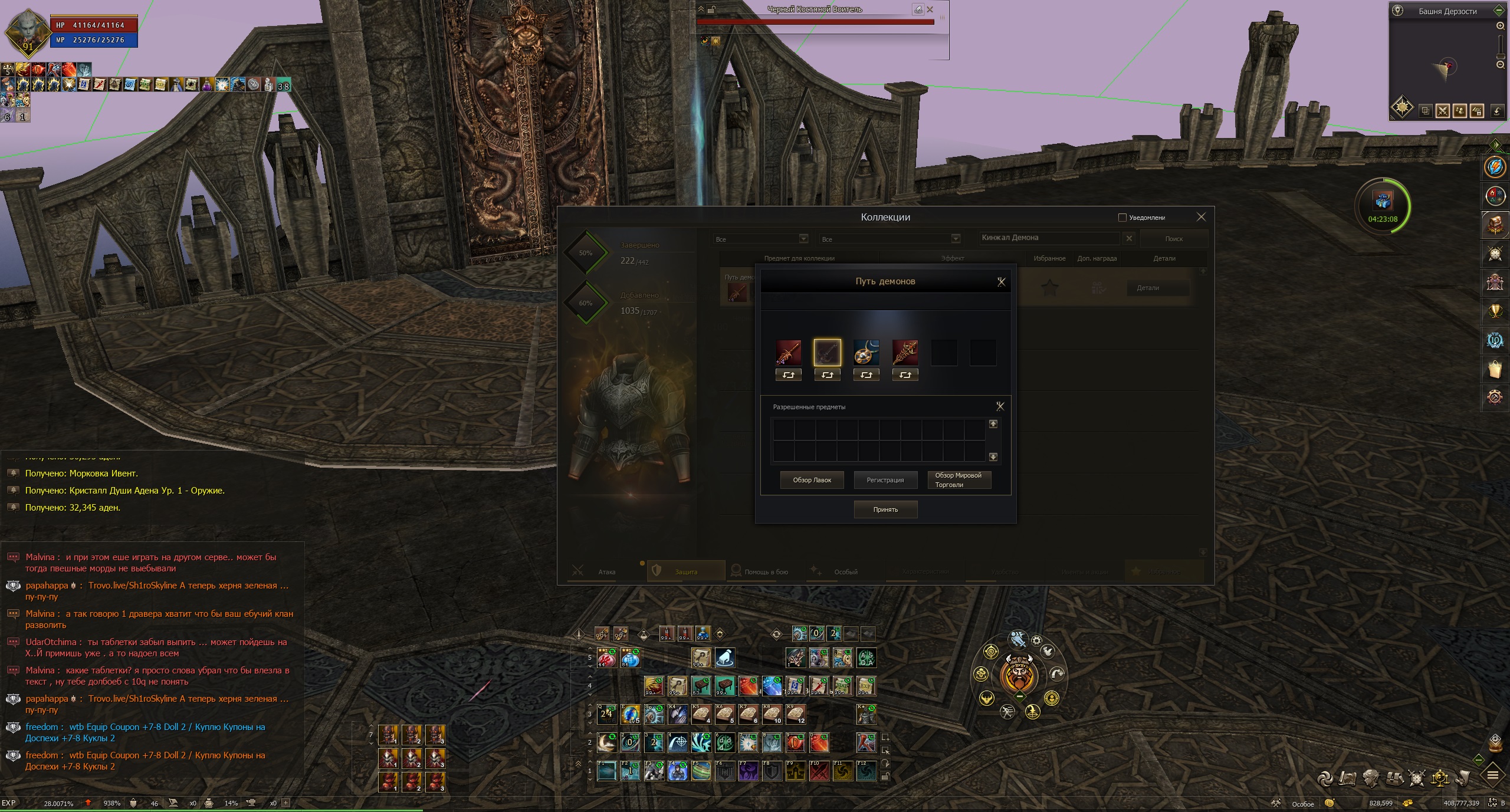Click the Регистрация button
Viewport: 1510px width, 812px height.
click(x=885, y=480)
